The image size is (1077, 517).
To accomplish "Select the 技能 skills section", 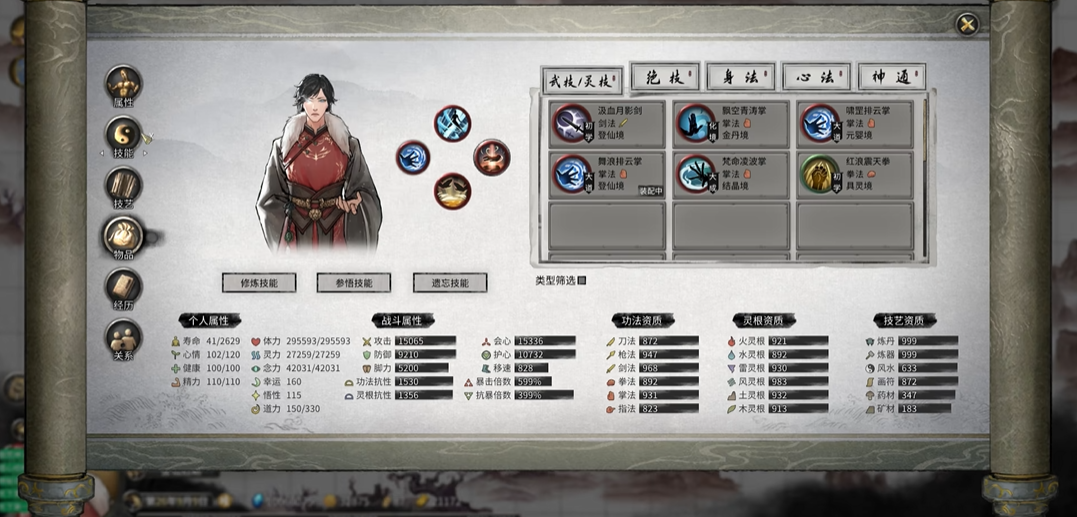I will point(123,137).
